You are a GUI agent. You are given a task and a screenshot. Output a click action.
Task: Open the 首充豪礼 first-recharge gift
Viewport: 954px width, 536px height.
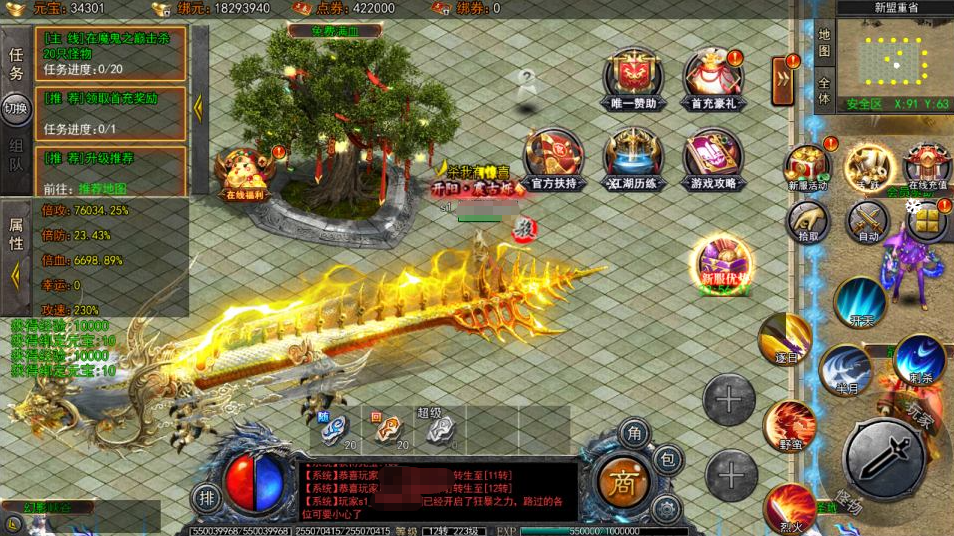tap(713, 76)
